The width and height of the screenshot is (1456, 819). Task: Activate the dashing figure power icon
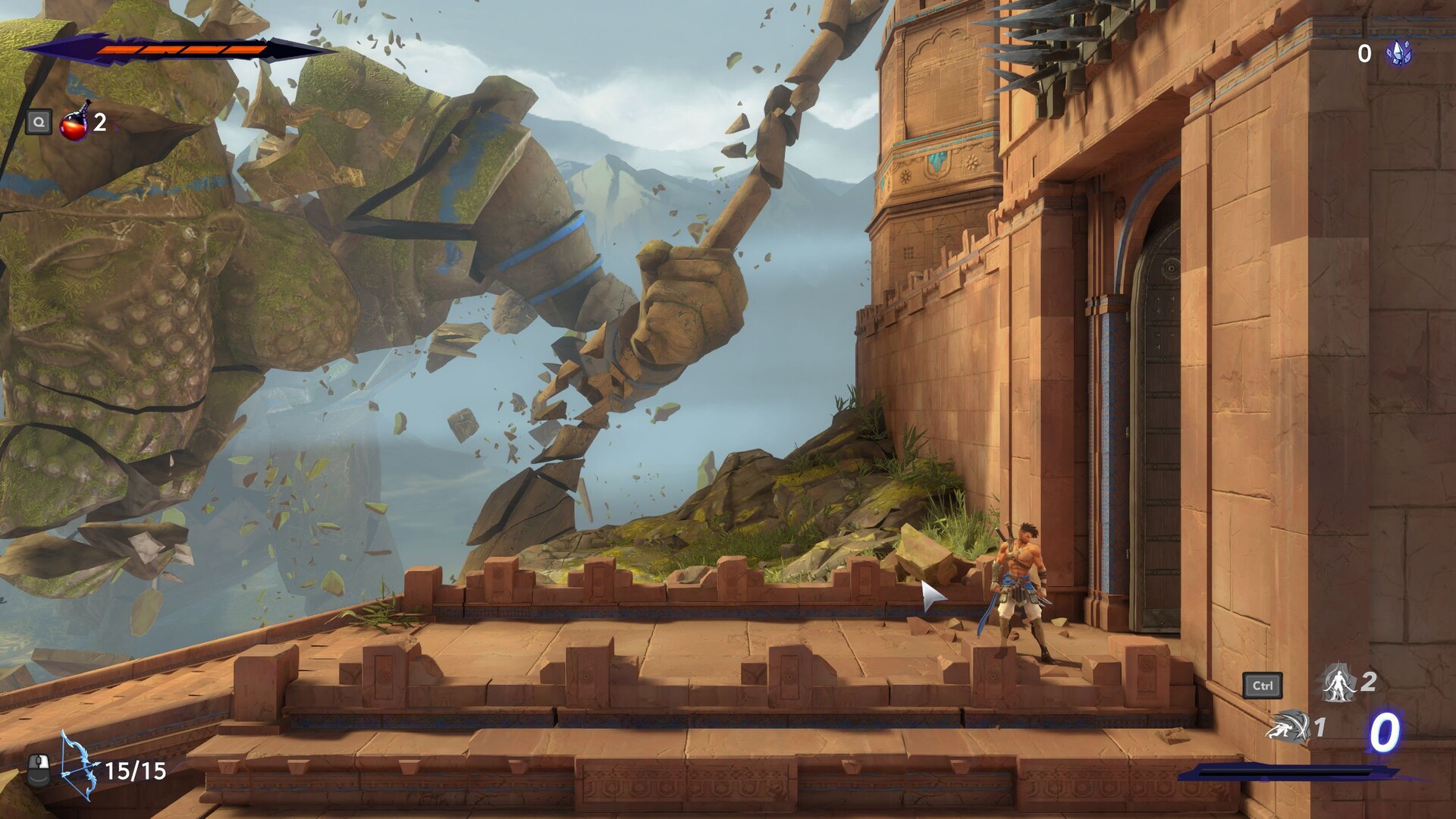pyautogui.click(x=1288, y=726)
